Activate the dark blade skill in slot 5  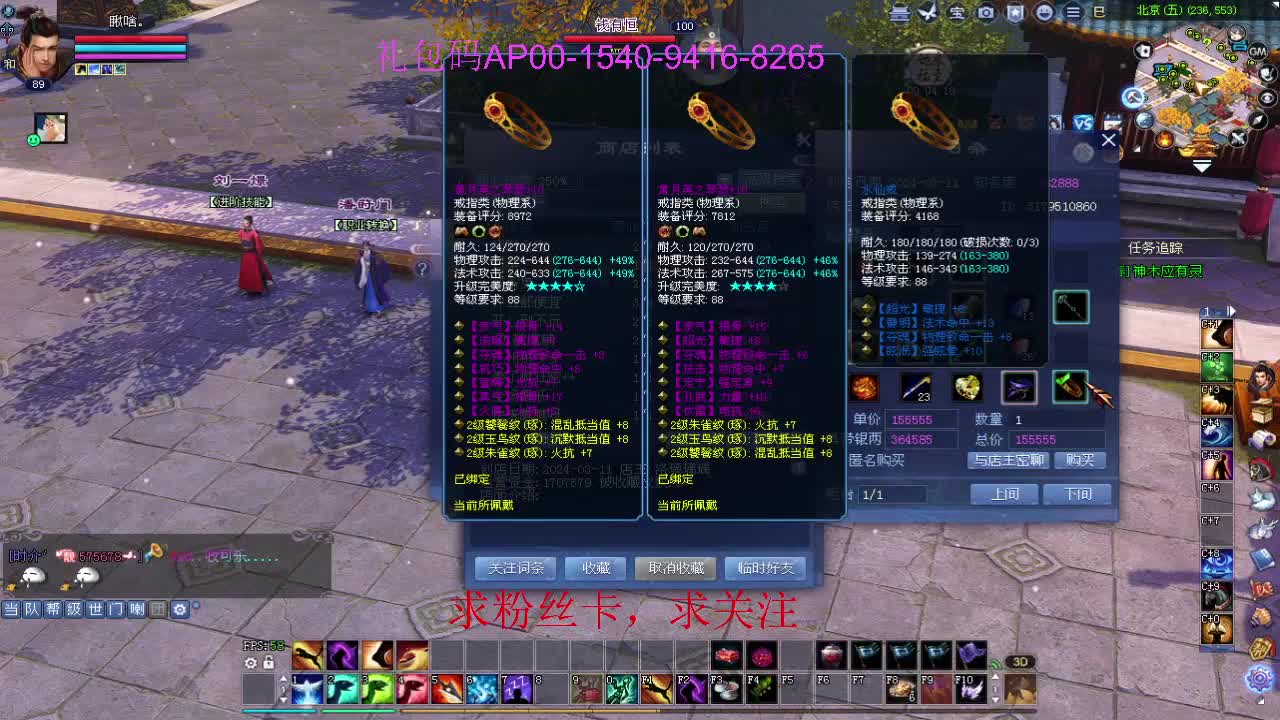(447, 688)
